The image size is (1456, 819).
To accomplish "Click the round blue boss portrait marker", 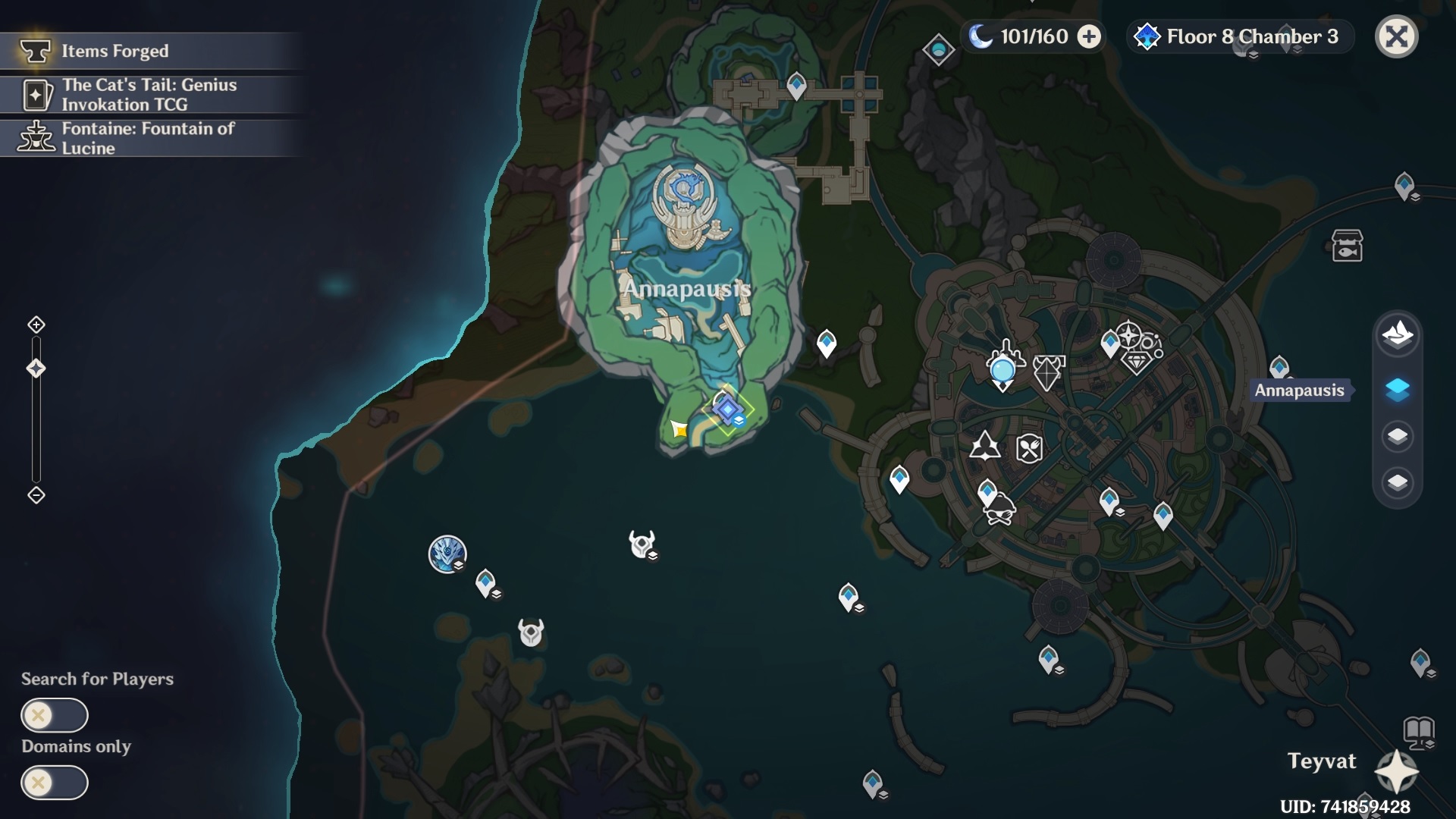I will [447, 554].
